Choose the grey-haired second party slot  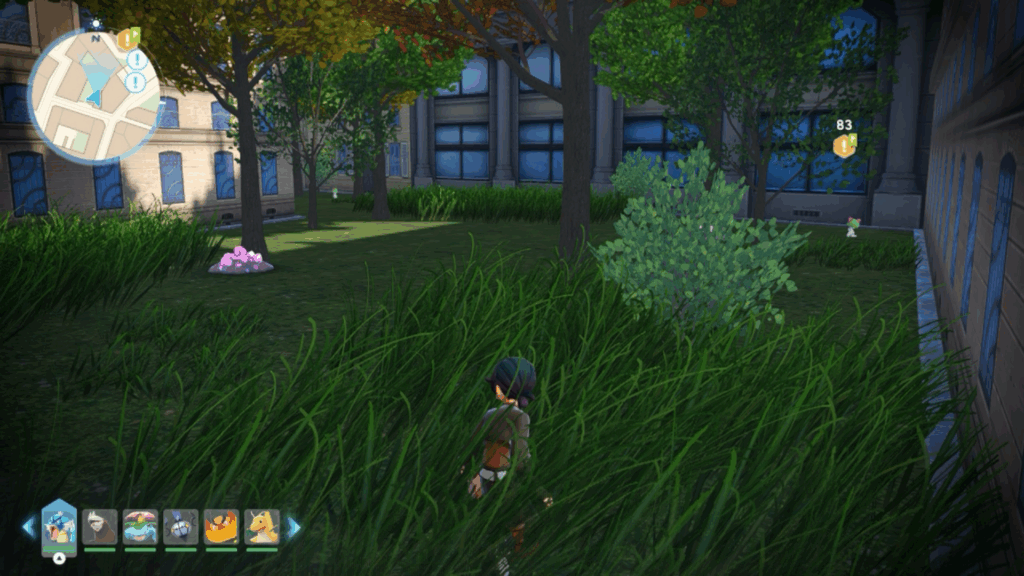point(100,527)
